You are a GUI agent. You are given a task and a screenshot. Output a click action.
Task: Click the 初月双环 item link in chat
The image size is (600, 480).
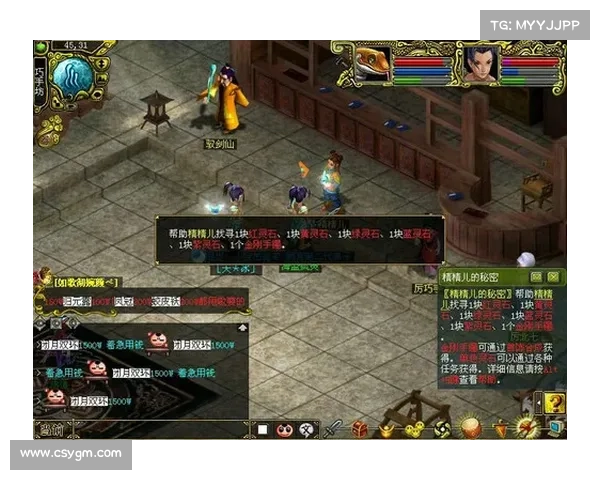[52, 345]
